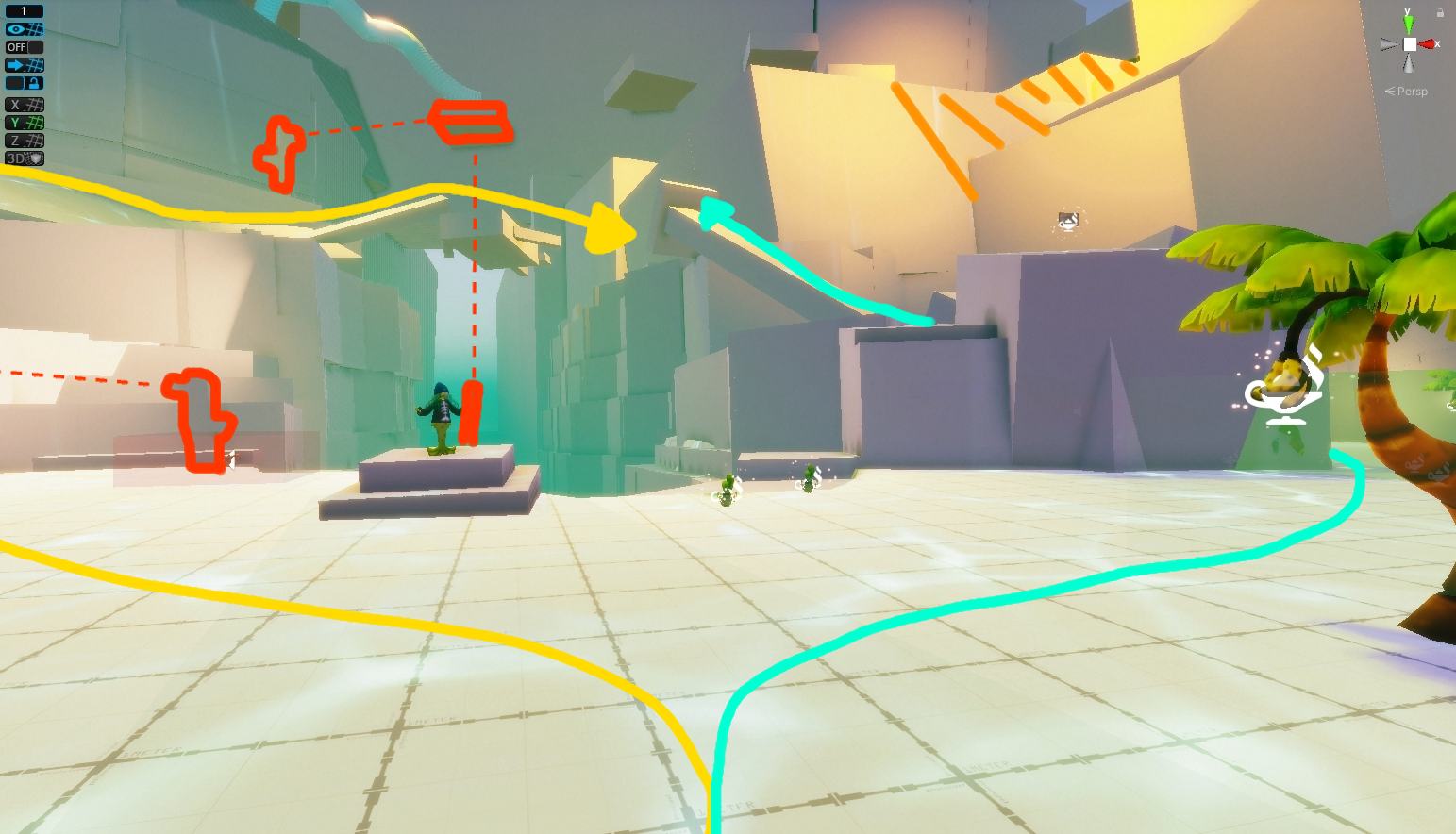The height and width of the screenshot is (834, 1456).
Task: Click the Z axis grid icon
Action: (x=24, y=140)
